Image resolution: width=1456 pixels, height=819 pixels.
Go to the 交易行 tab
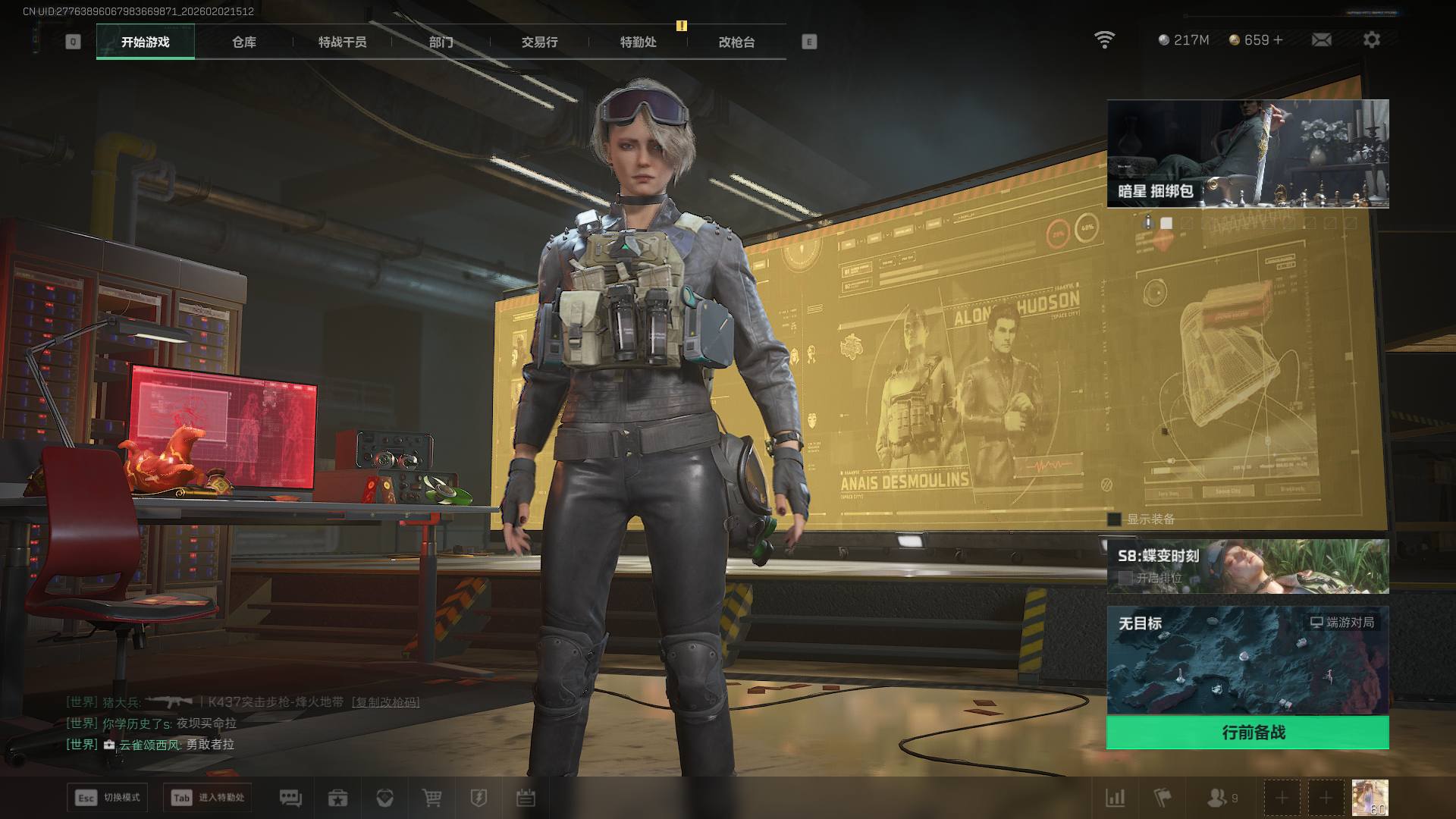[x=539, y=42]
